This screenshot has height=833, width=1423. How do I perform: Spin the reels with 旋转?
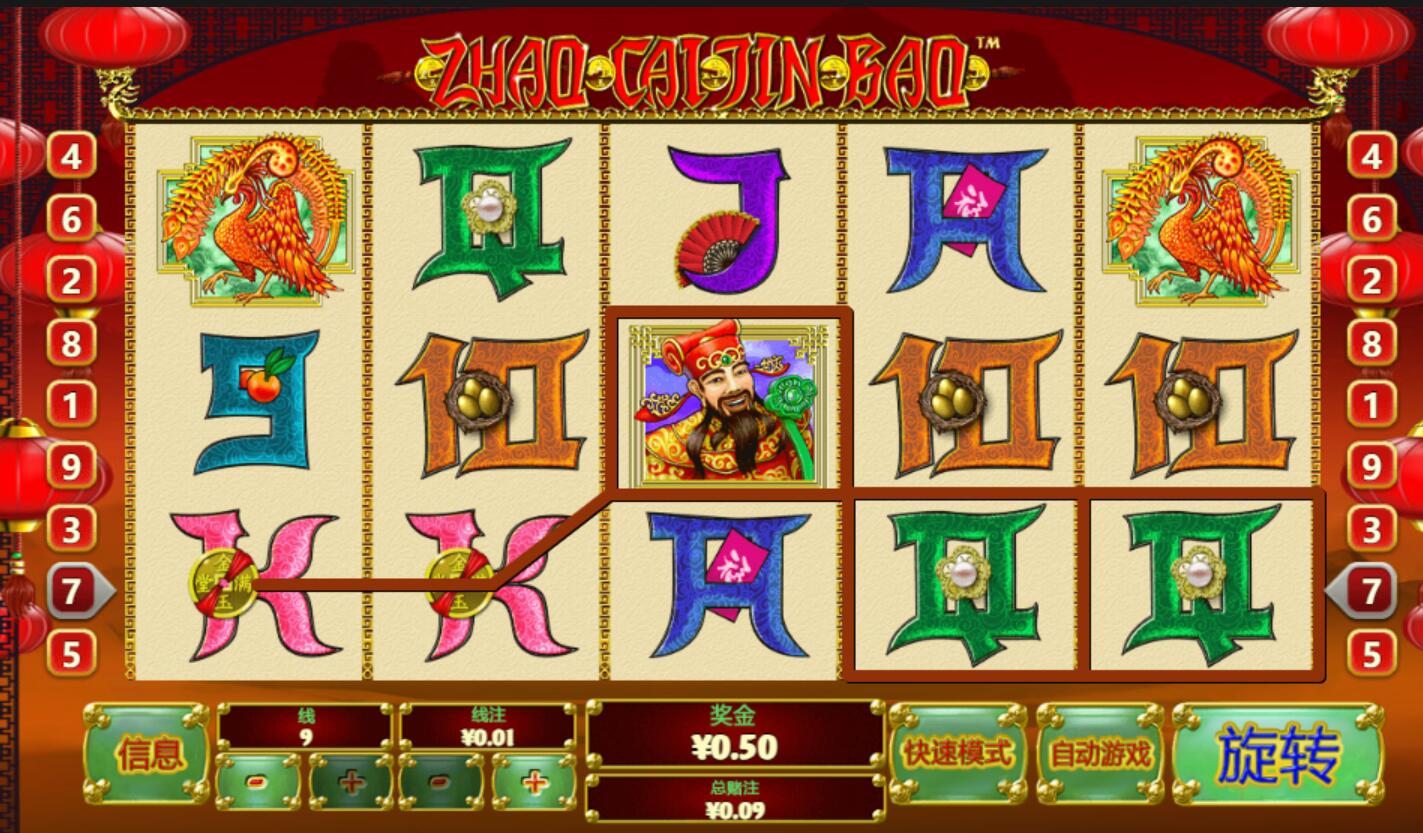pyautogui.click(x=1277, y=754)
